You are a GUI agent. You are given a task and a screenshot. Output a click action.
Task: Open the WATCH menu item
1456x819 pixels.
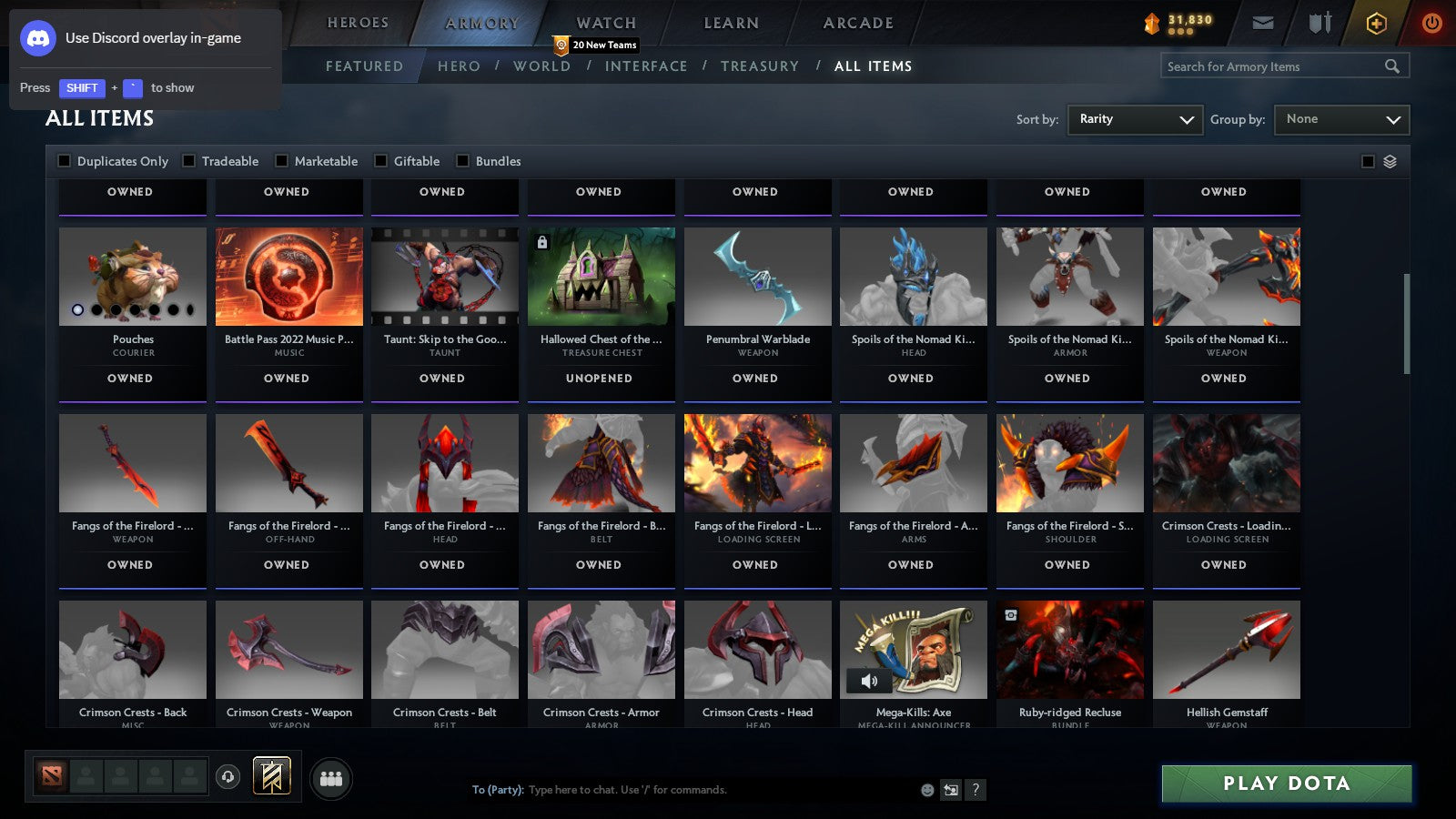605,22
